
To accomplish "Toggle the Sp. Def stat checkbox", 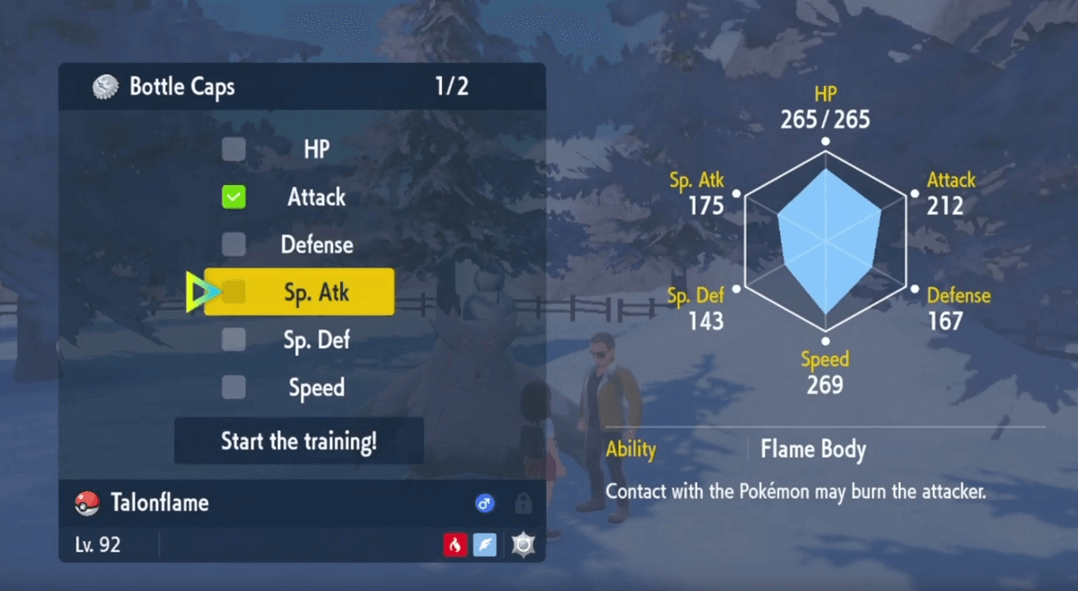I will (234, 340).
